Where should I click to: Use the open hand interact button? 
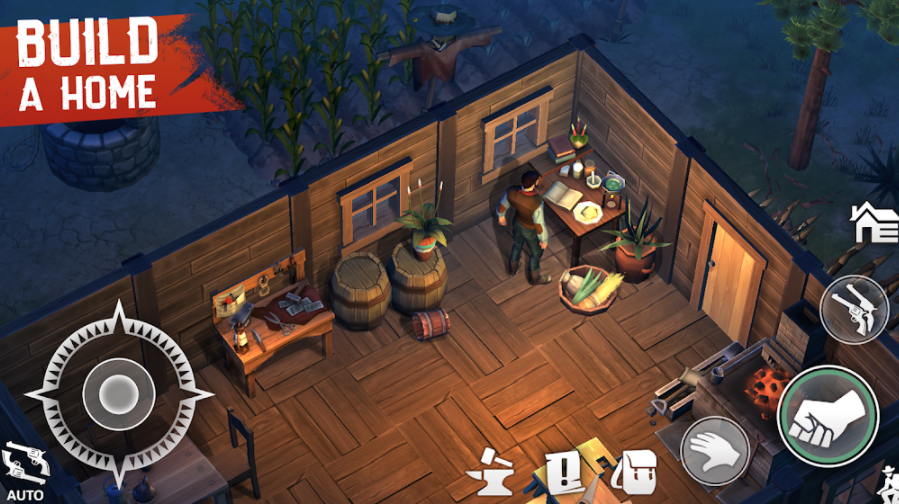point(715,450)
